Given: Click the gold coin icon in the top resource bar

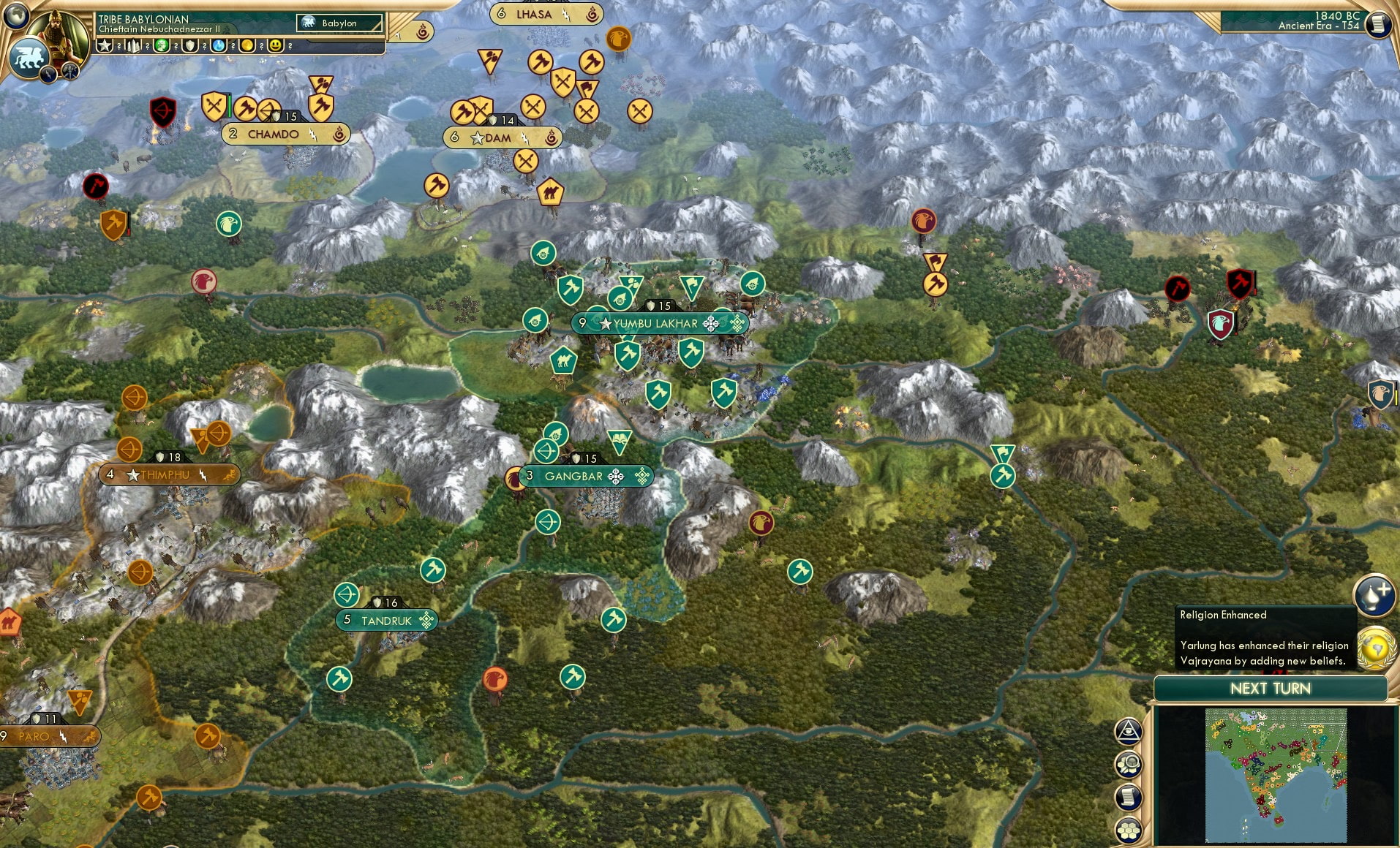Looking at the screenshot, I should click(x=246, y=45).
